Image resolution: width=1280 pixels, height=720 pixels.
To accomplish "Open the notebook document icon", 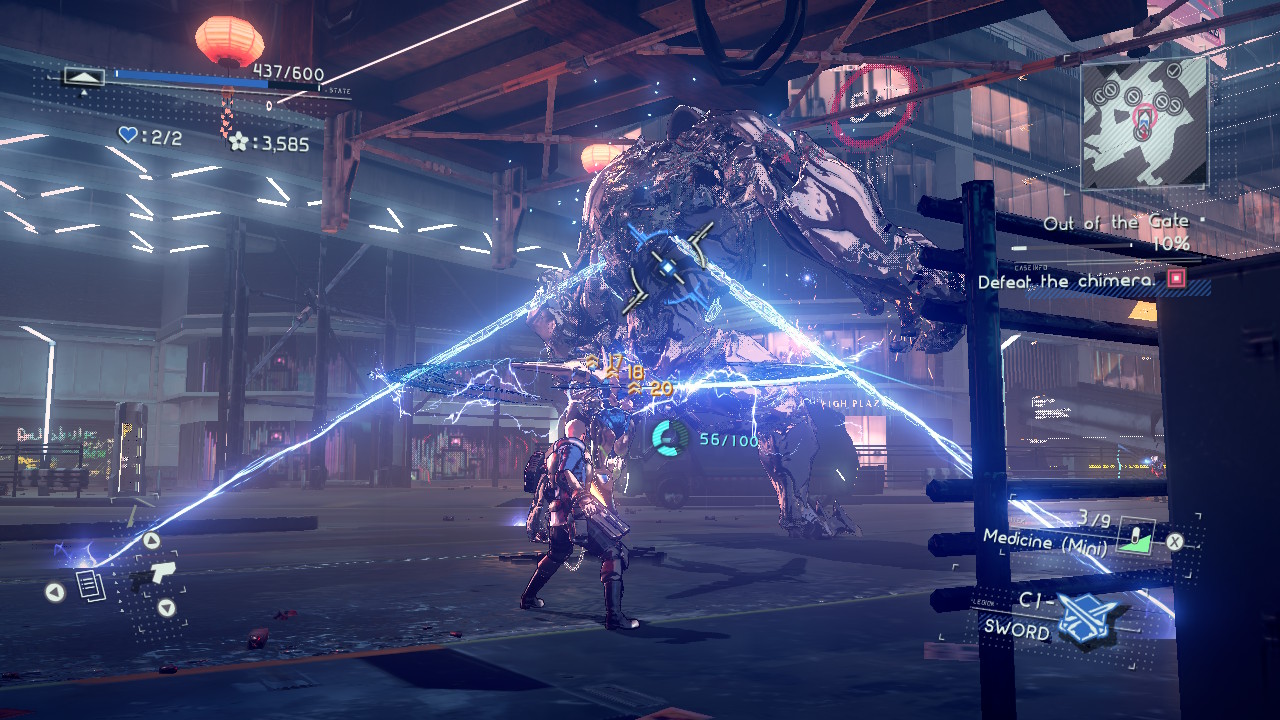I will pyautogui.click(x=91, y=586).
